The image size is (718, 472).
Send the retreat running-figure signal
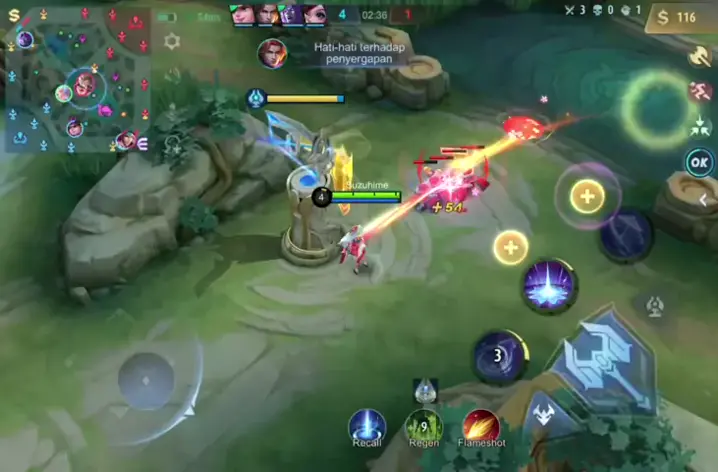[x=700, y=92]
